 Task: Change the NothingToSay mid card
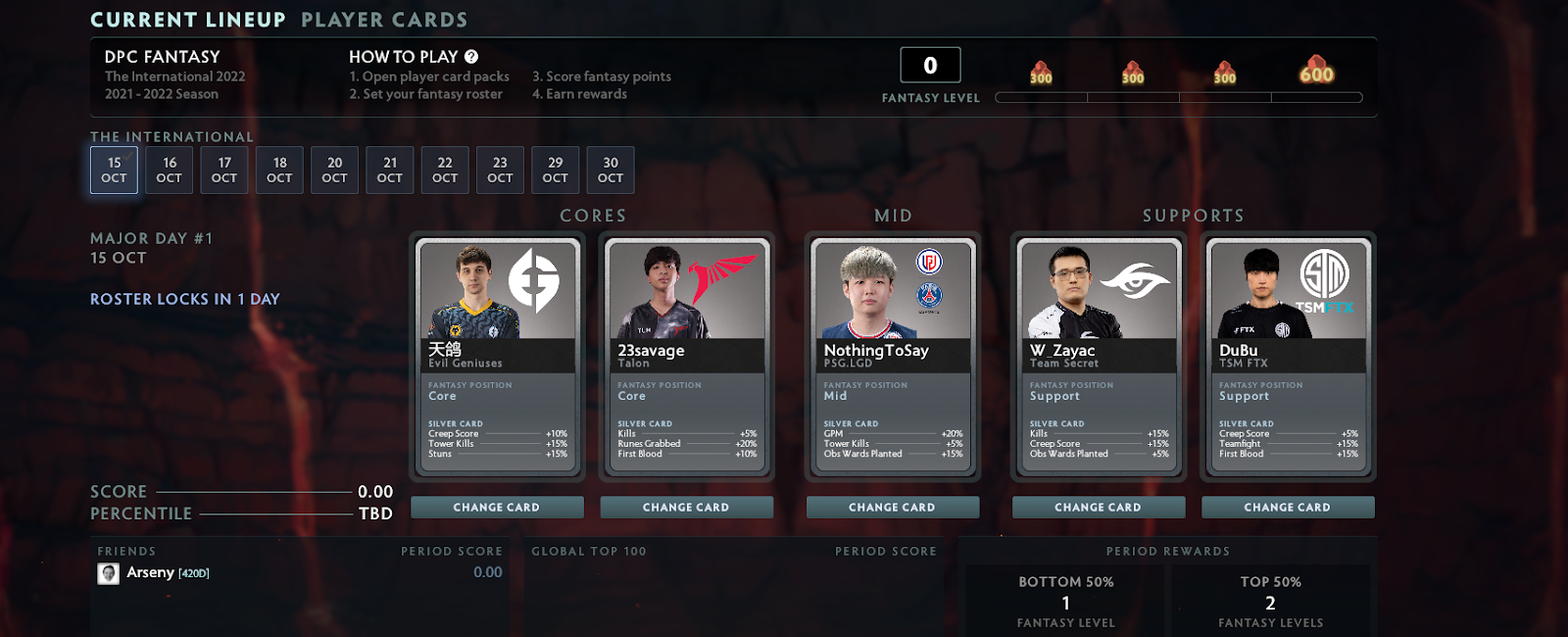tap(892, 508)
